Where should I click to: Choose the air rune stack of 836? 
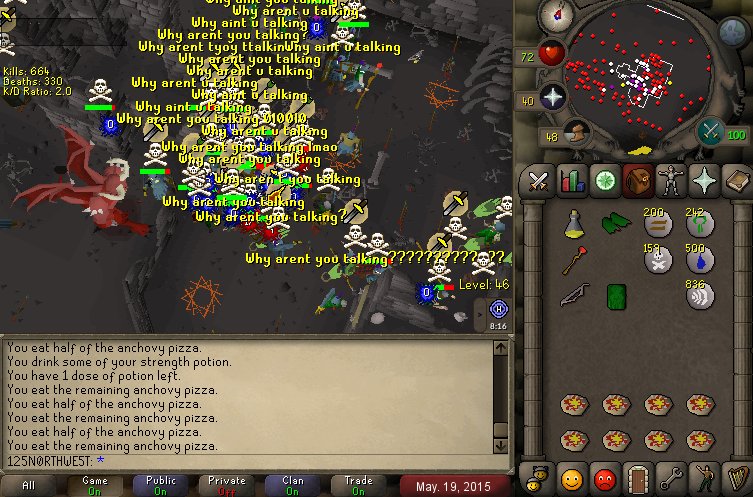point(698,294)
